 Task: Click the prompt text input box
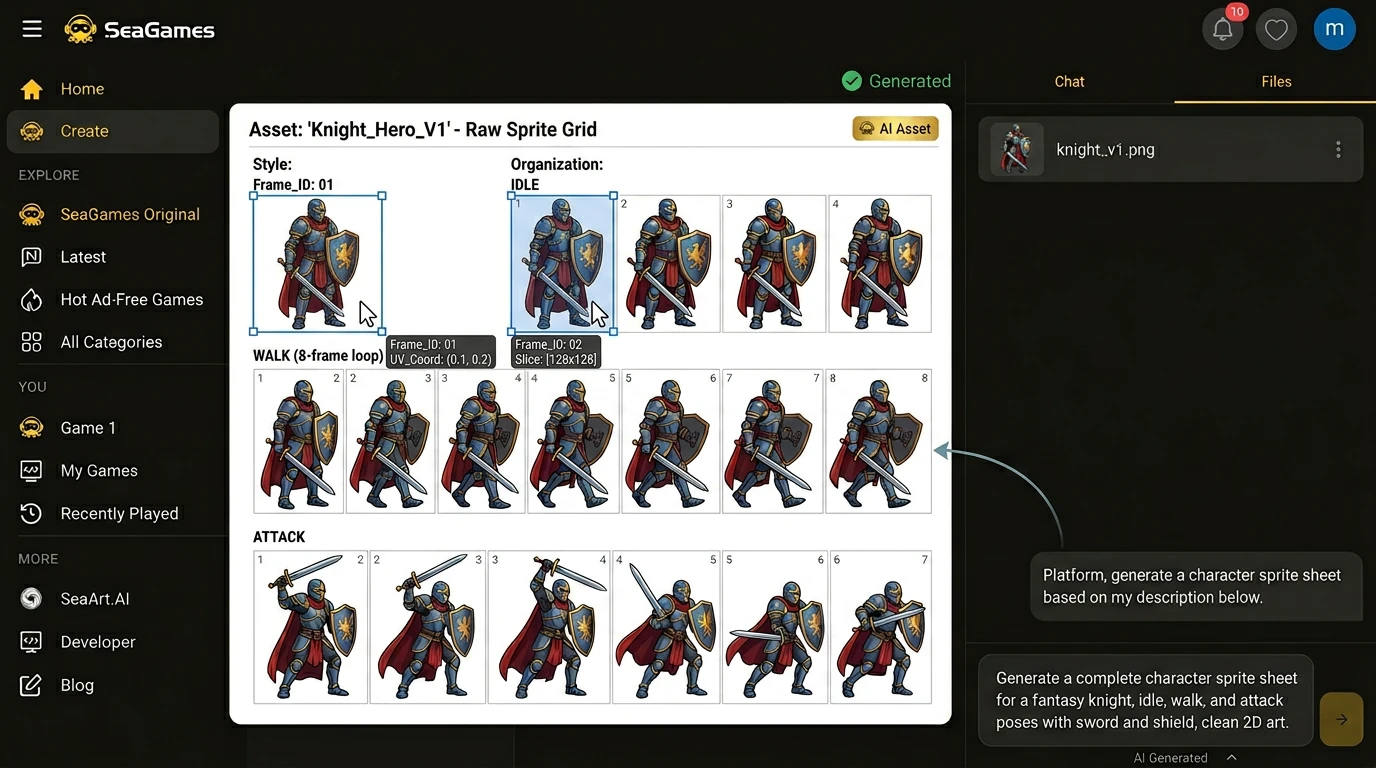[1146, 700]
